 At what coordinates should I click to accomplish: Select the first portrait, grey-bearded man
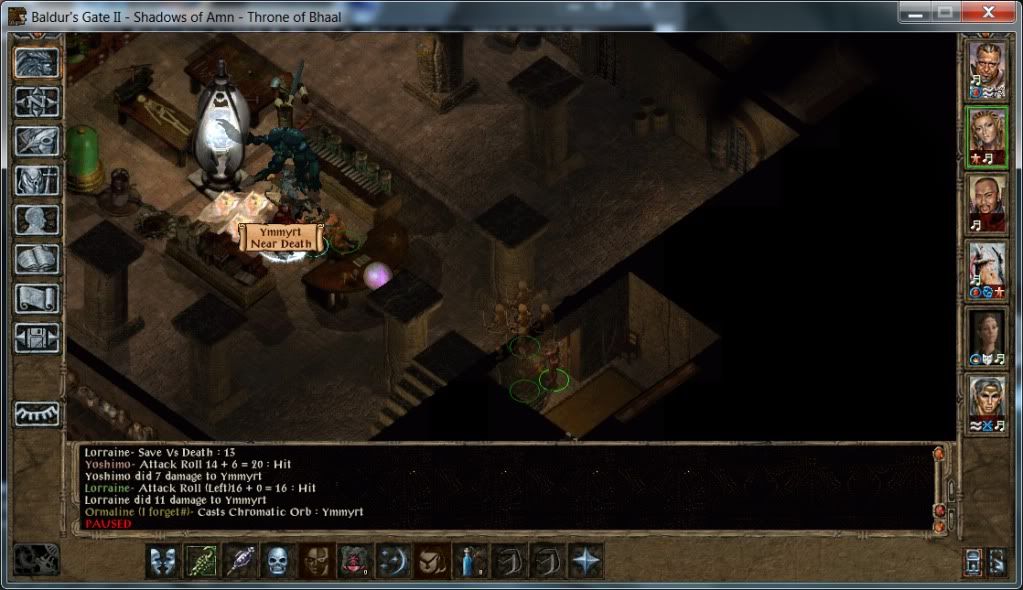(987, 69)
